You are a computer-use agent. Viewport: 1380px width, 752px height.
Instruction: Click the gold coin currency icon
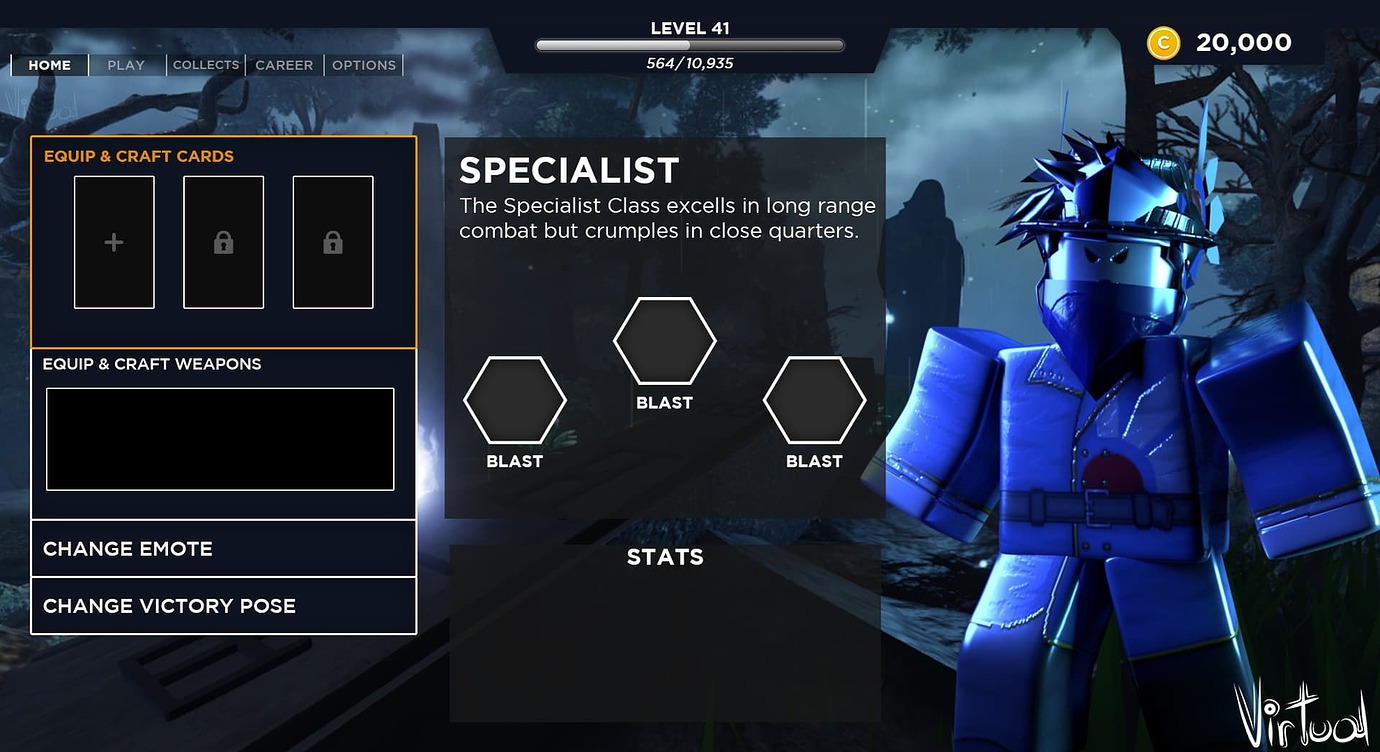coord(1162,42)
